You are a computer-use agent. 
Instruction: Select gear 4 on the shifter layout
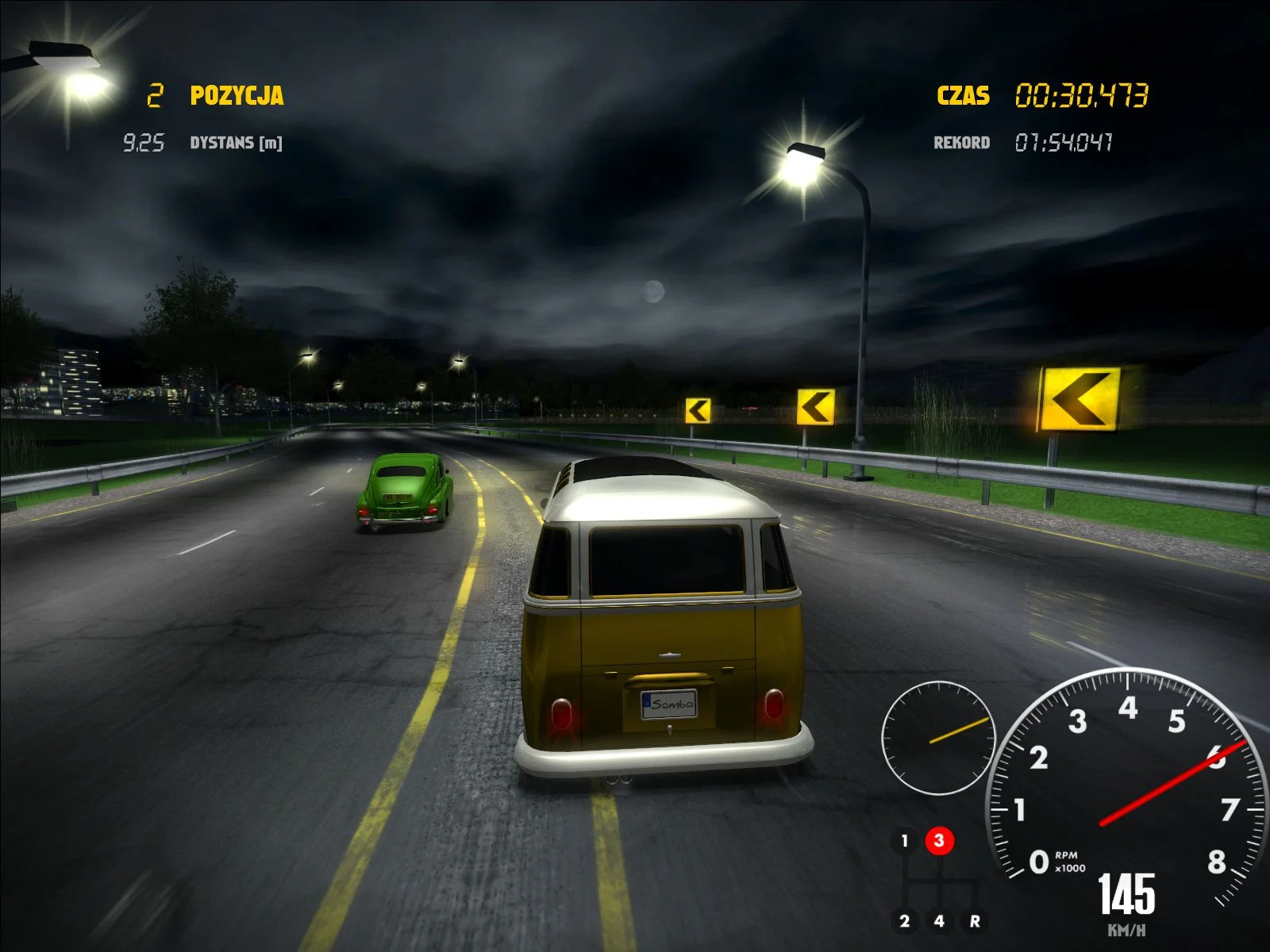[940, 920]
